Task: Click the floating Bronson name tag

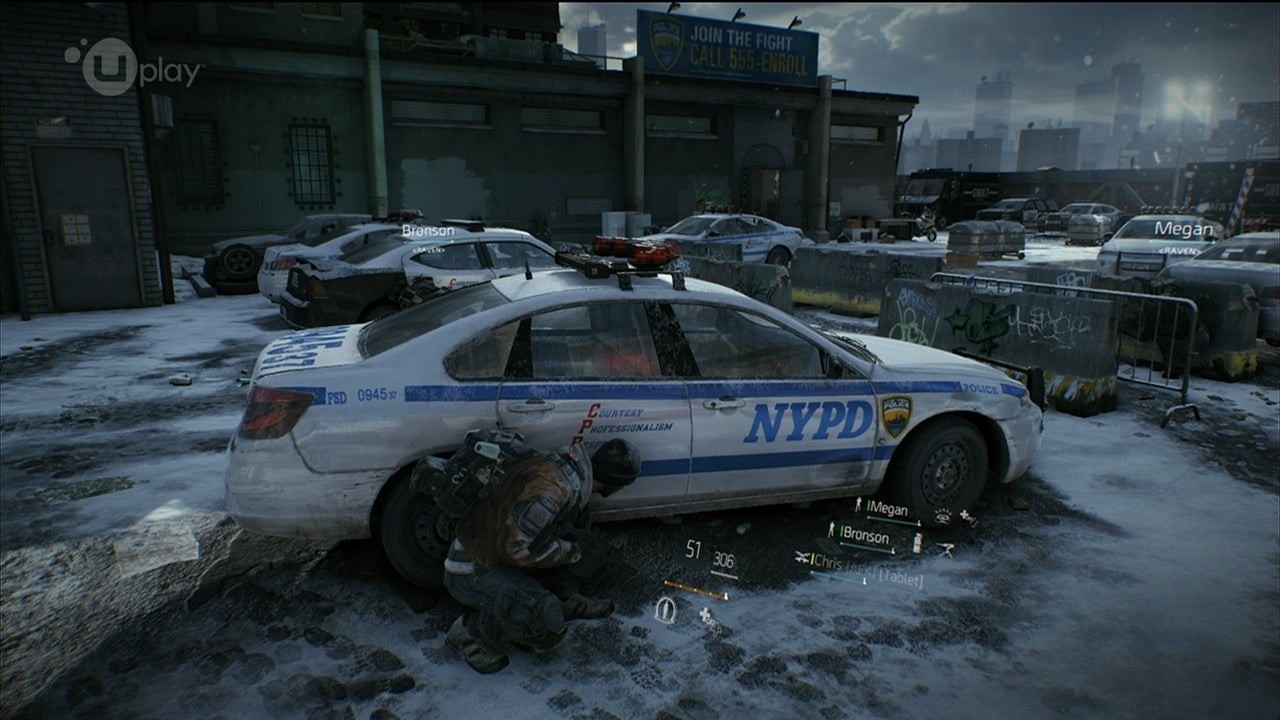Action: (x=428, y=231)
